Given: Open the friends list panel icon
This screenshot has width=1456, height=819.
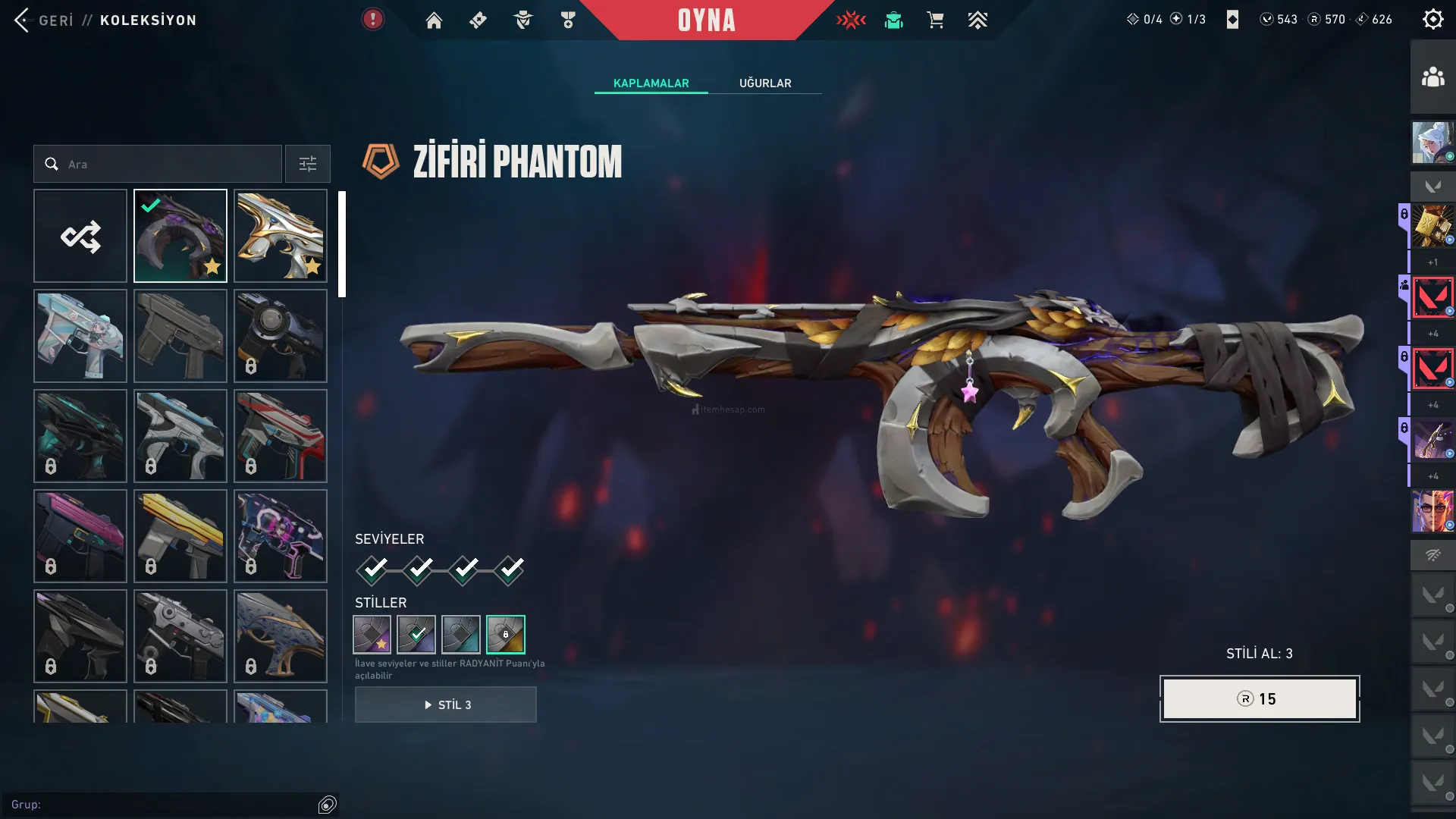Looking at the screenshot, I should [x=1432, y=77].
